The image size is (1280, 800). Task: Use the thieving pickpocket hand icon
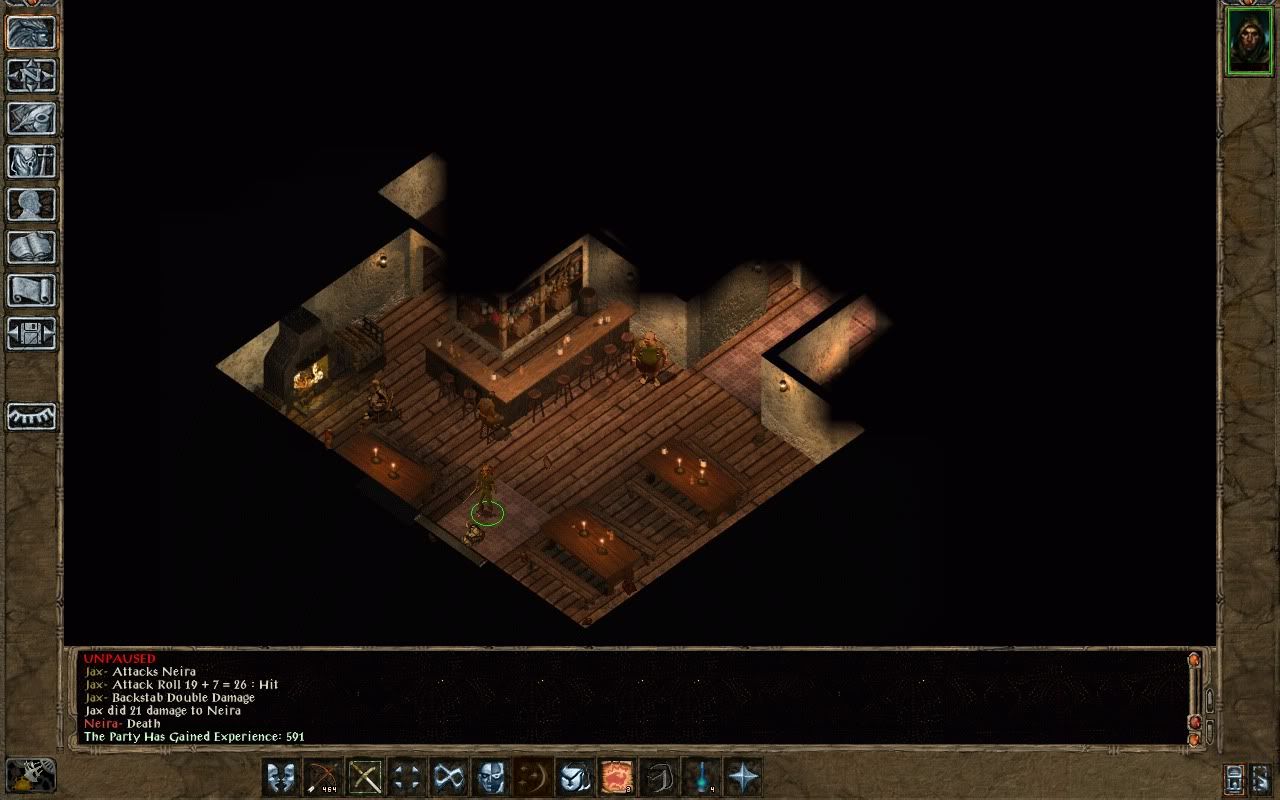[575, 777]
